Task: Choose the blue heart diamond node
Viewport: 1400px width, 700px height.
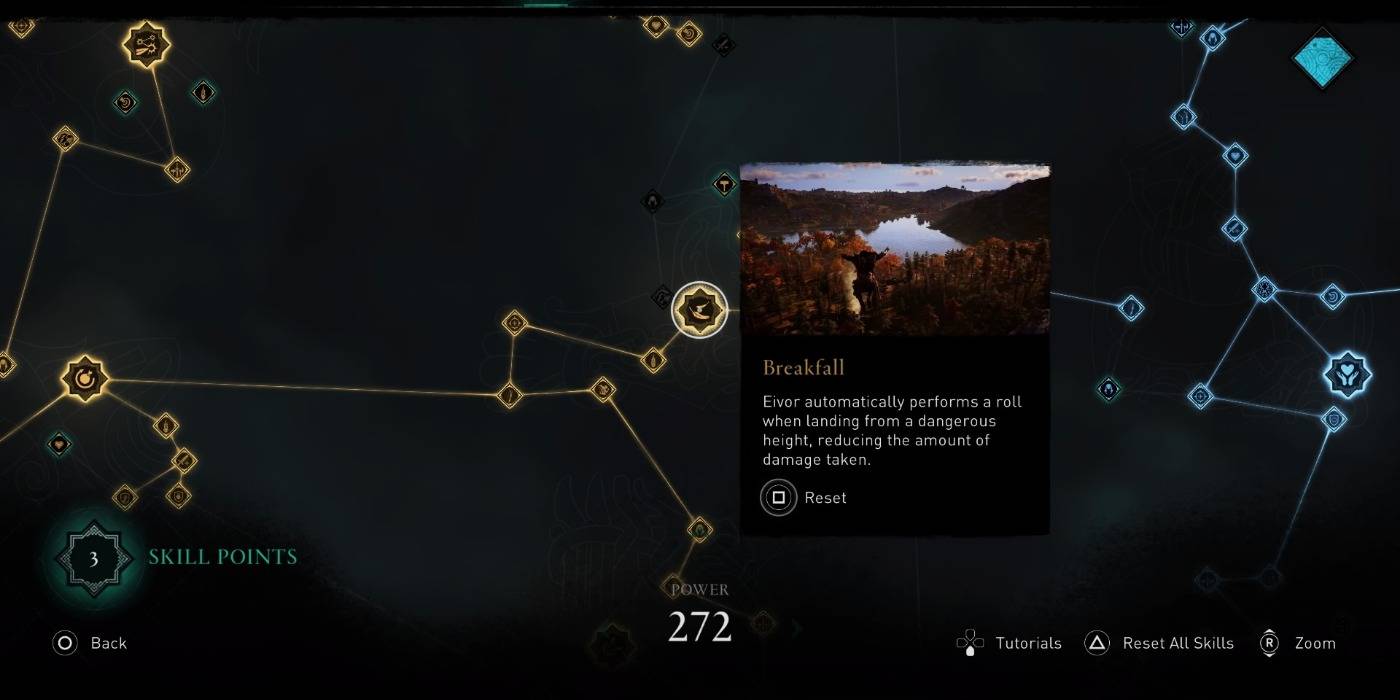Action: (1236, 156)
